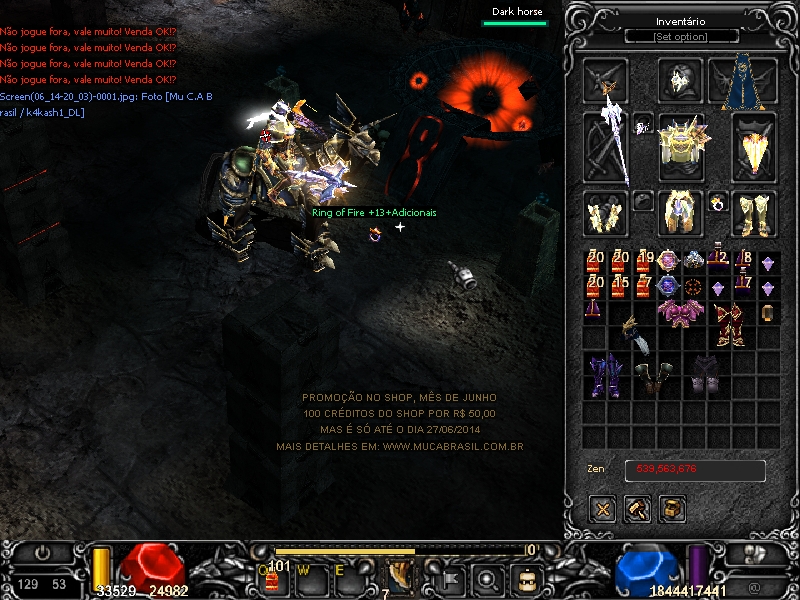Use the Q hotkey potion slot

(272, 578)
